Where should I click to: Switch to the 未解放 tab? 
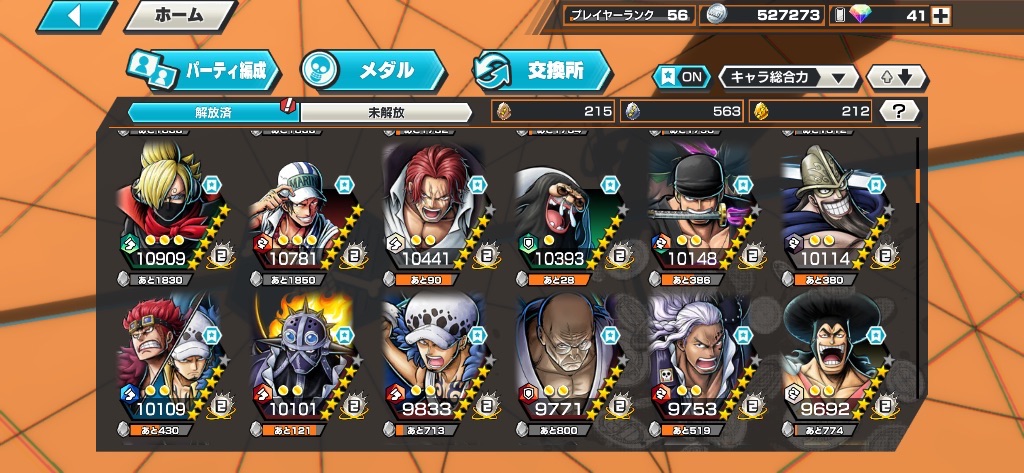point(386,111)
